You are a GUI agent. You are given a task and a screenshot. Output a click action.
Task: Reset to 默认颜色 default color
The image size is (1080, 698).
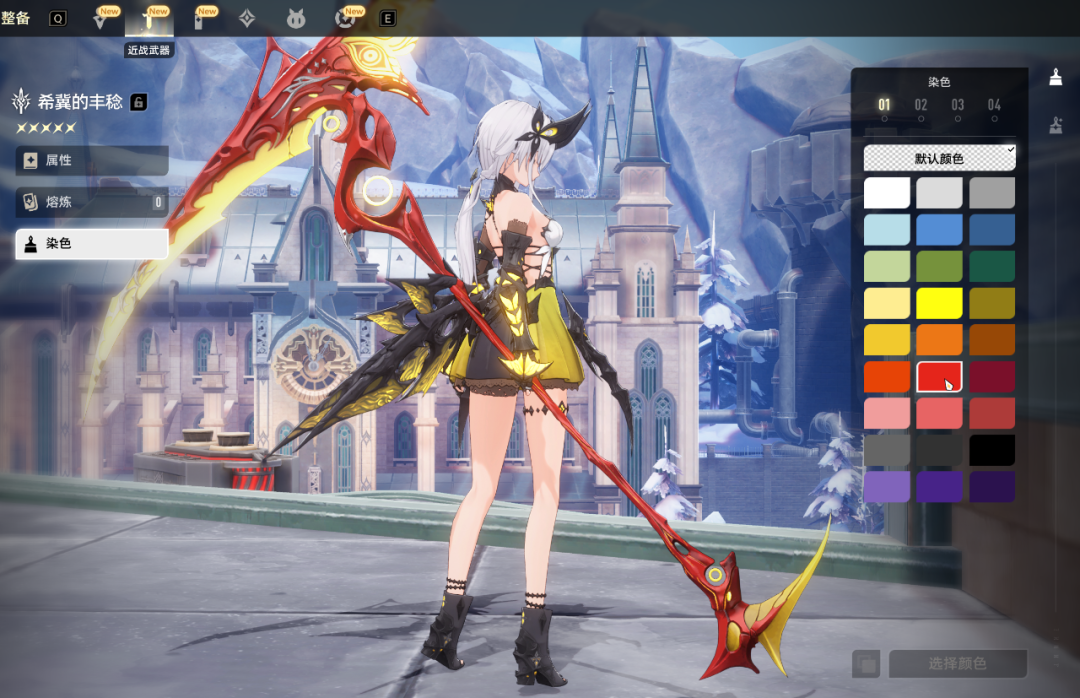(939, 158)
